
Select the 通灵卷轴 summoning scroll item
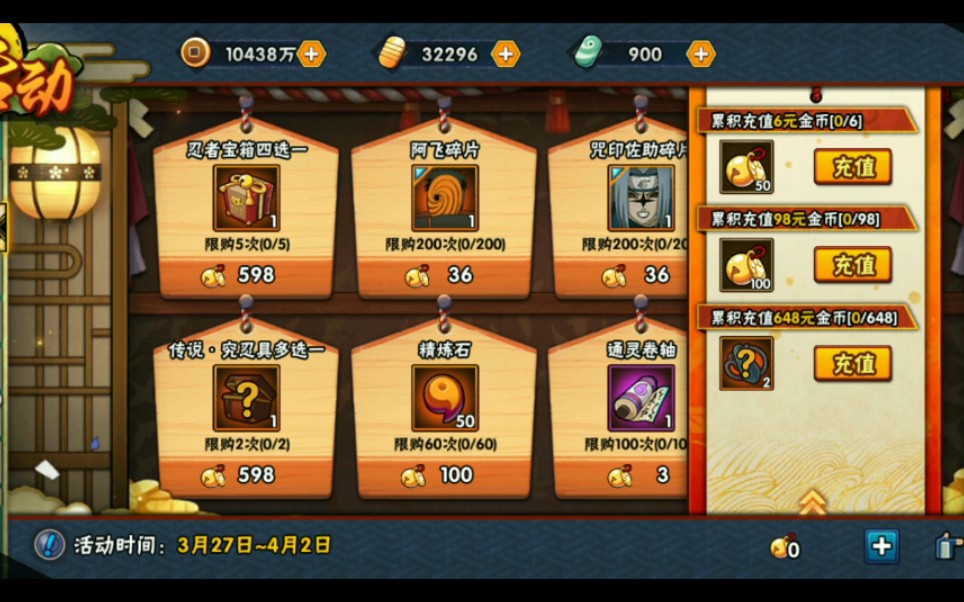point(641,397)
